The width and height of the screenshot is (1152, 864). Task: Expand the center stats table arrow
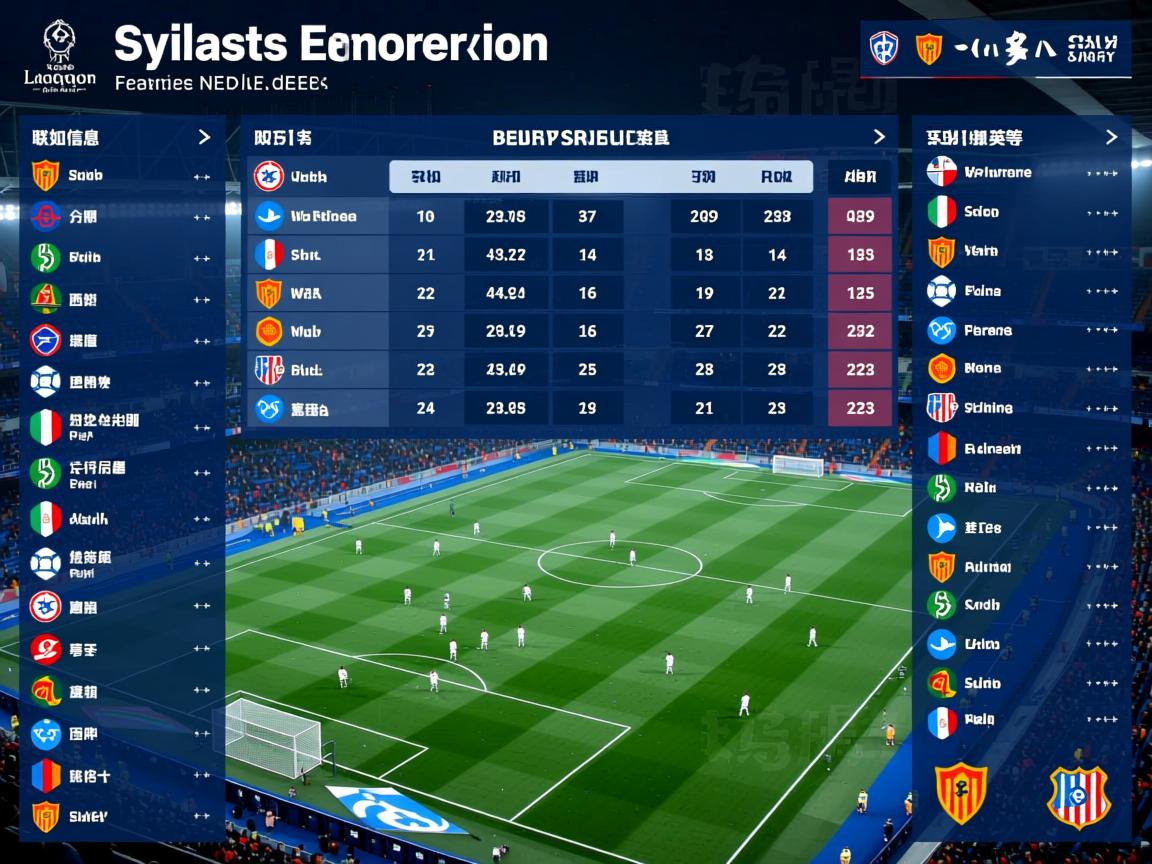click(879, 137)
